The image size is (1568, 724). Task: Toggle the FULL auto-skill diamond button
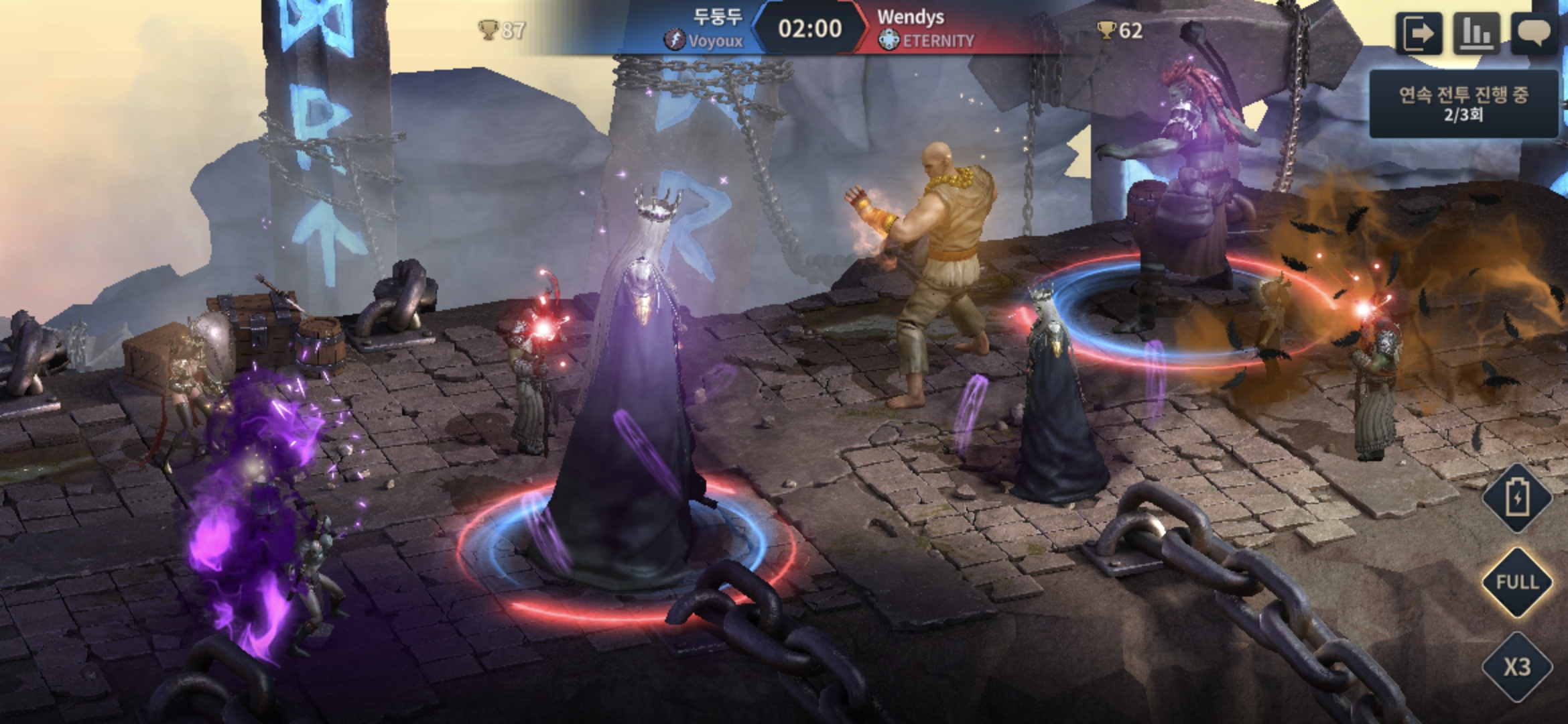tap(1517, 582)
